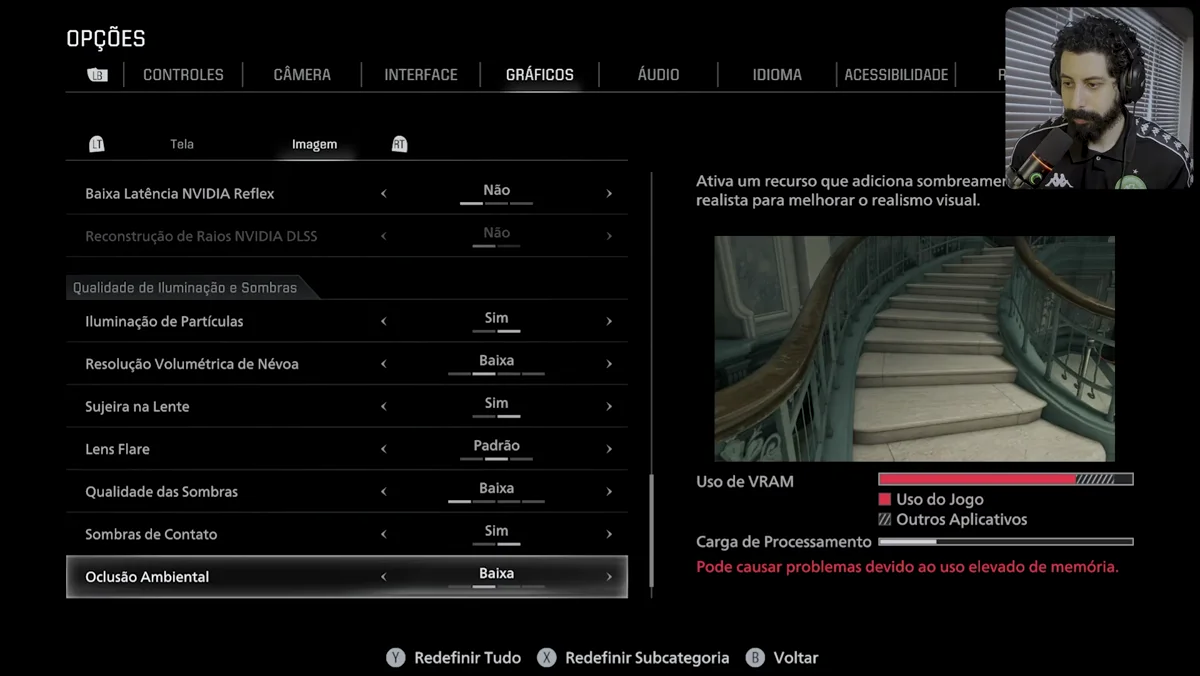Open the Câmera settings tab
1200x676 pixels.
[x=302, y=75]
